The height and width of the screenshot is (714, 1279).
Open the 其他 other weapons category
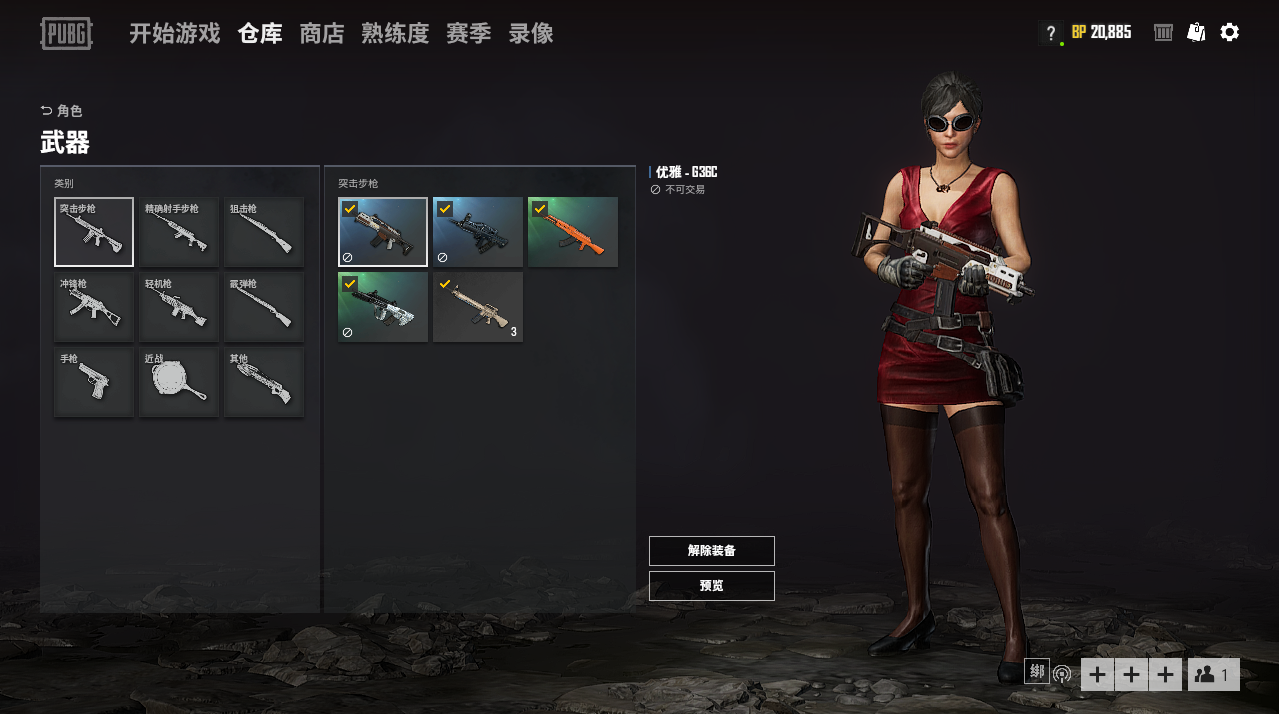pyautogui.click(x=264, y=382)
